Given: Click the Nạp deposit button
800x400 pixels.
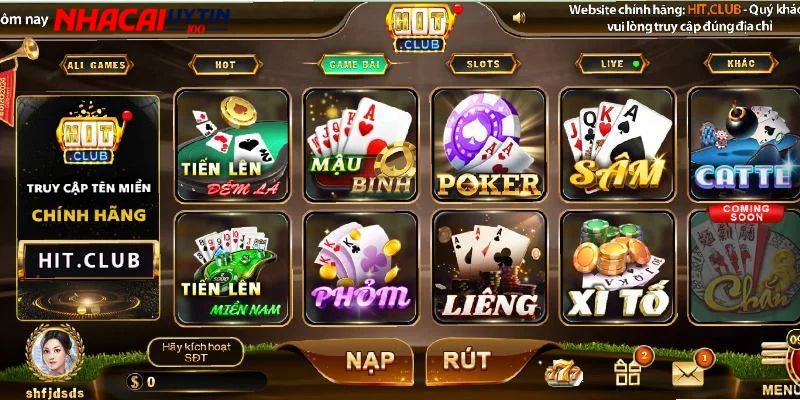Looking at the screenshot, I should point(370,360).
